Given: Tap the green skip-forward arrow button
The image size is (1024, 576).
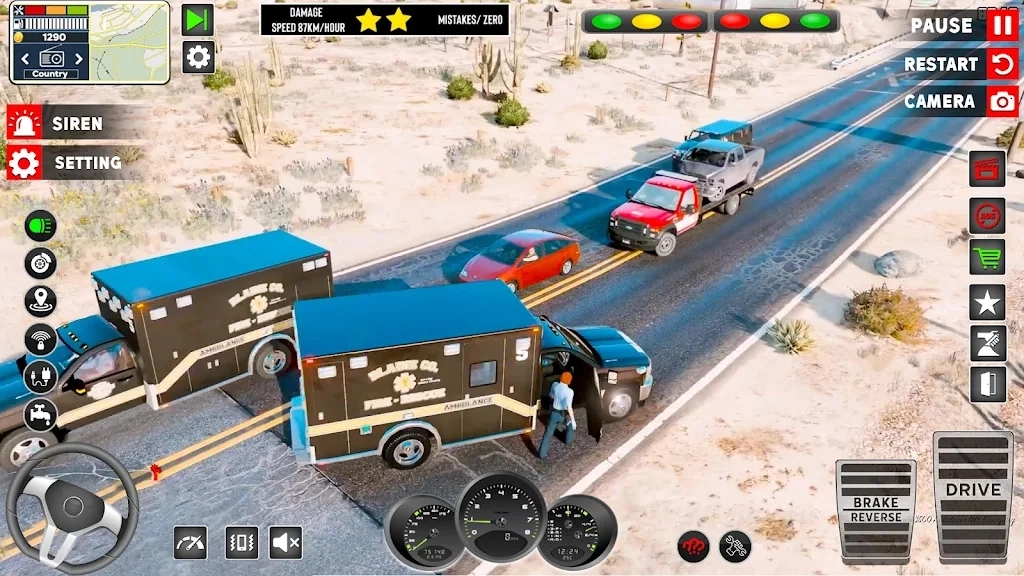Looking at the screenshot, I should pyautogui.click(x=198, y=20).
